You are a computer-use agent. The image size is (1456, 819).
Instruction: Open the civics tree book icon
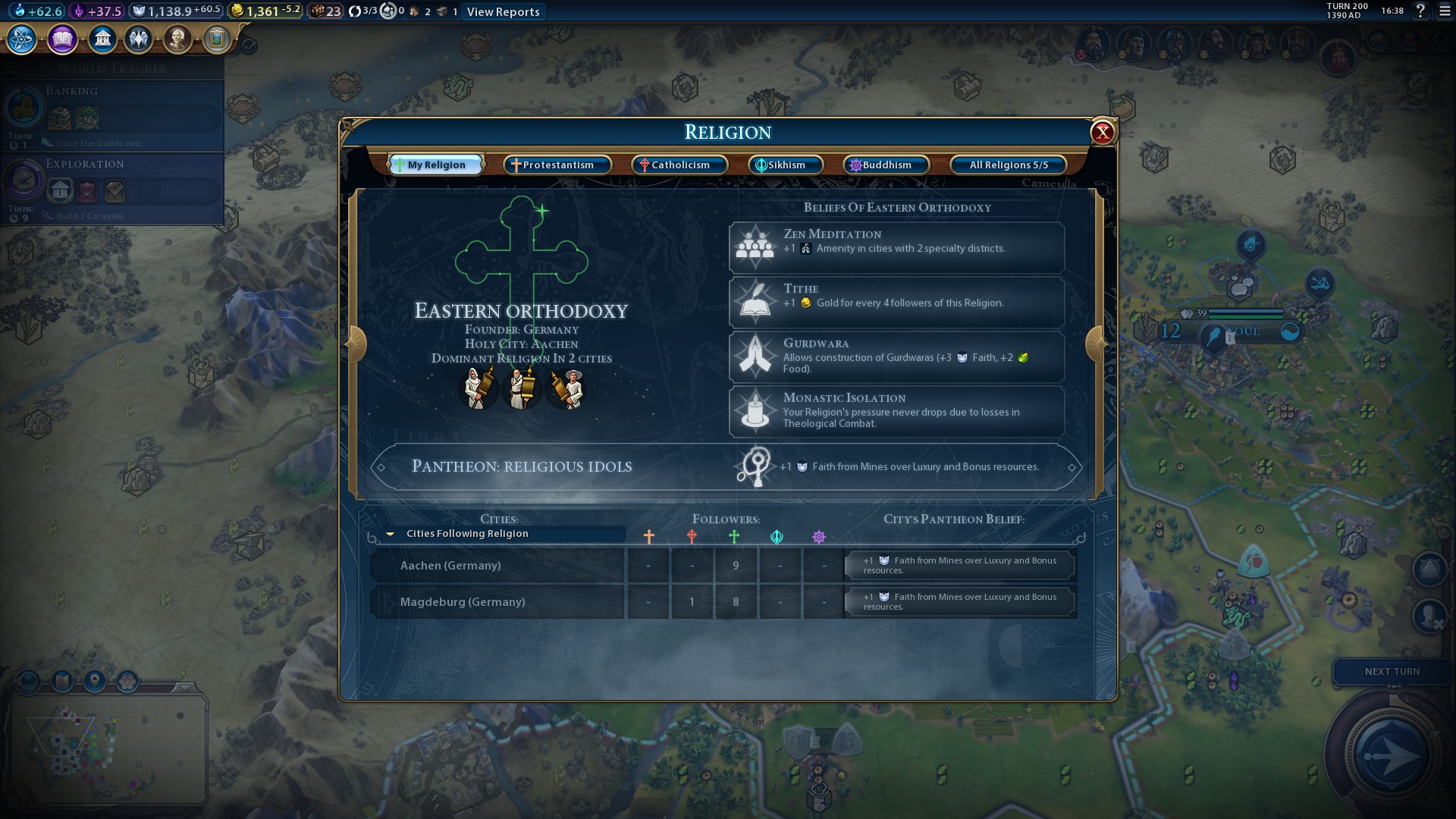(x=62, y=39)
